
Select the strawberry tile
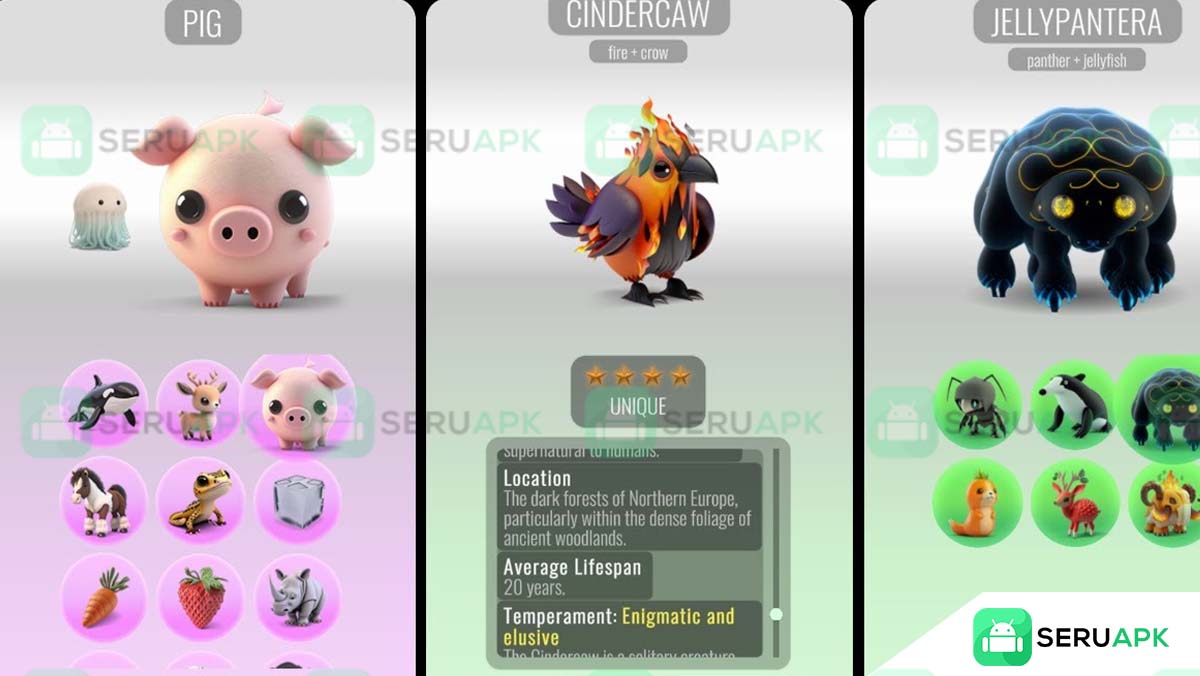coord(200,596)
